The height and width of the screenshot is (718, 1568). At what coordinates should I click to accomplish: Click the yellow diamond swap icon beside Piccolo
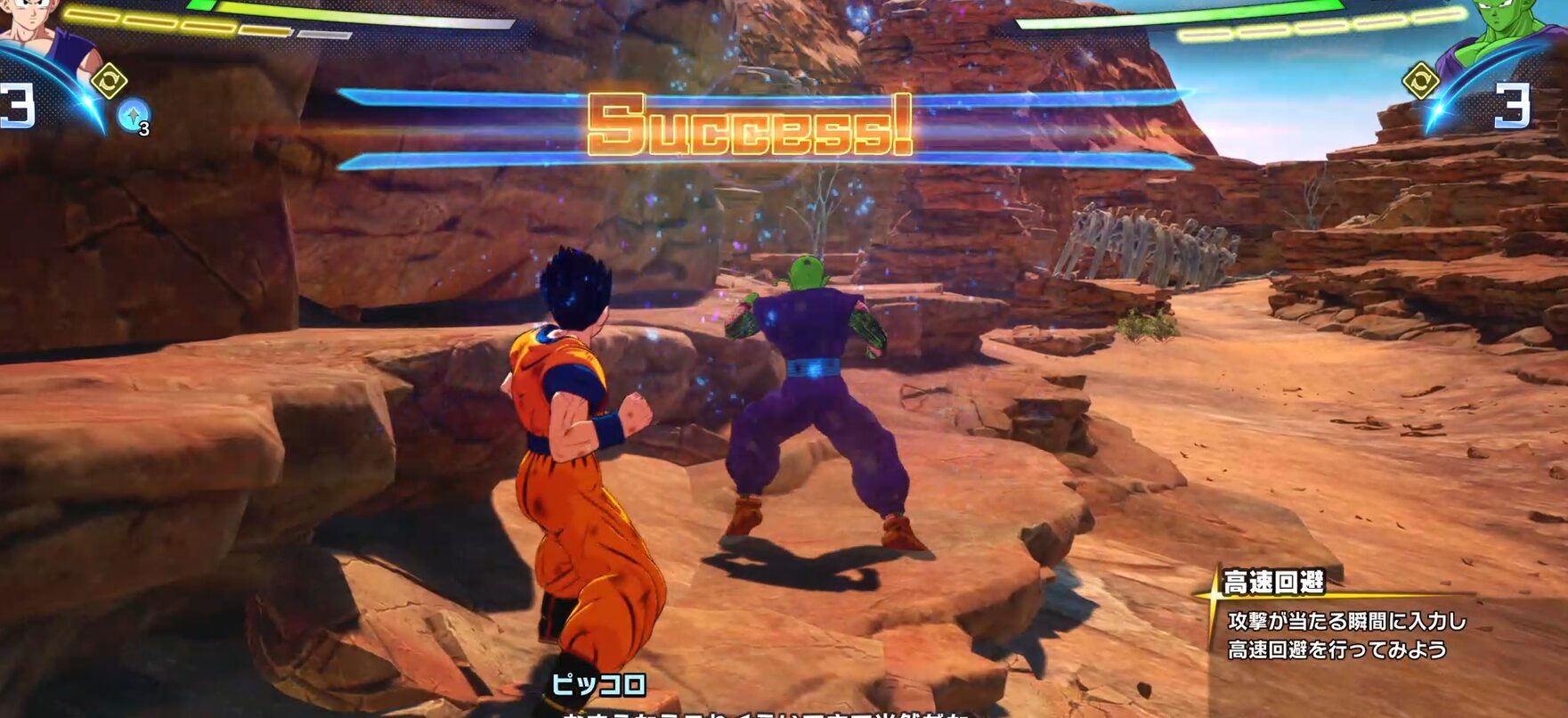(x=1420, y=81)
